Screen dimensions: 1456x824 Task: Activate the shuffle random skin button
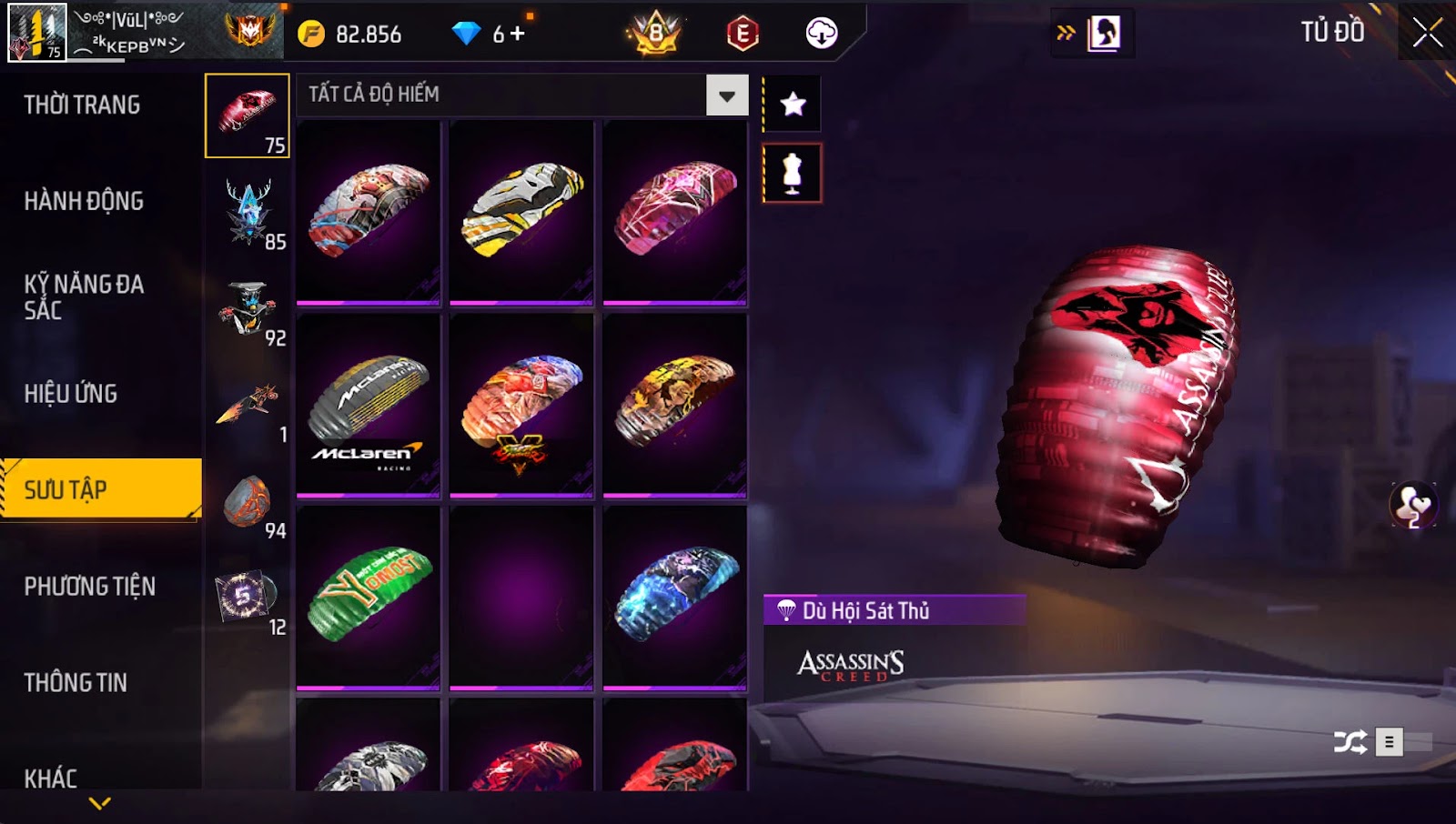1350,742
